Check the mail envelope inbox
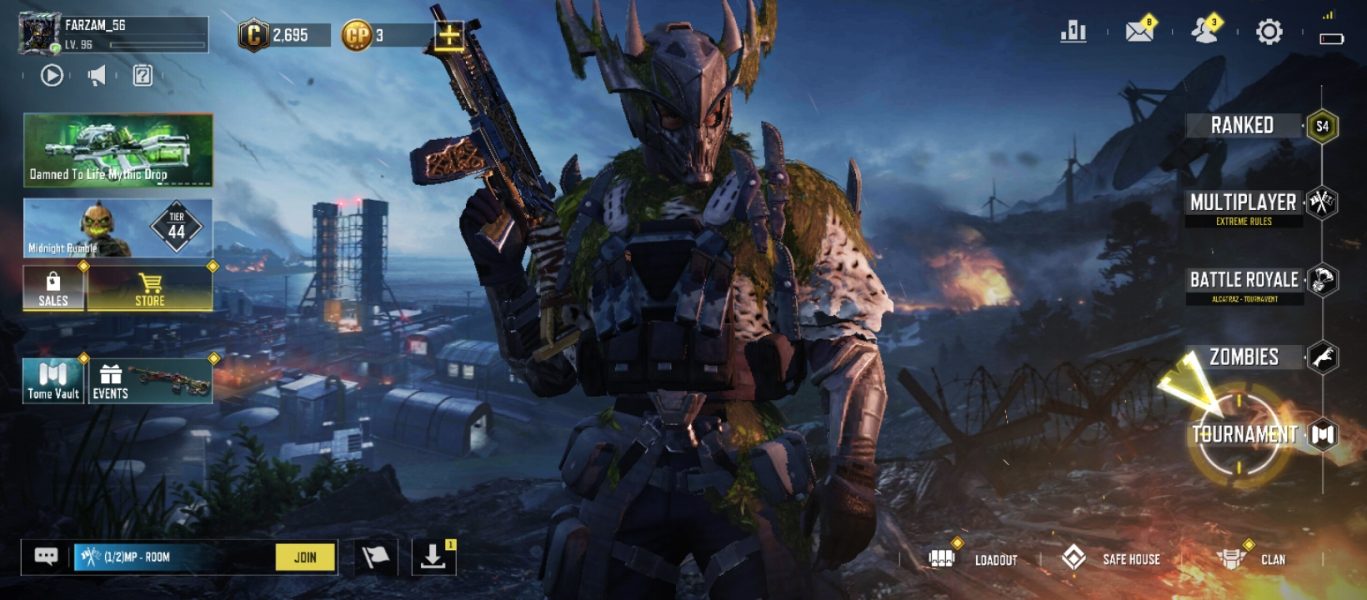The width and height of the screenshot is (1367, 600). [1140, 32]
